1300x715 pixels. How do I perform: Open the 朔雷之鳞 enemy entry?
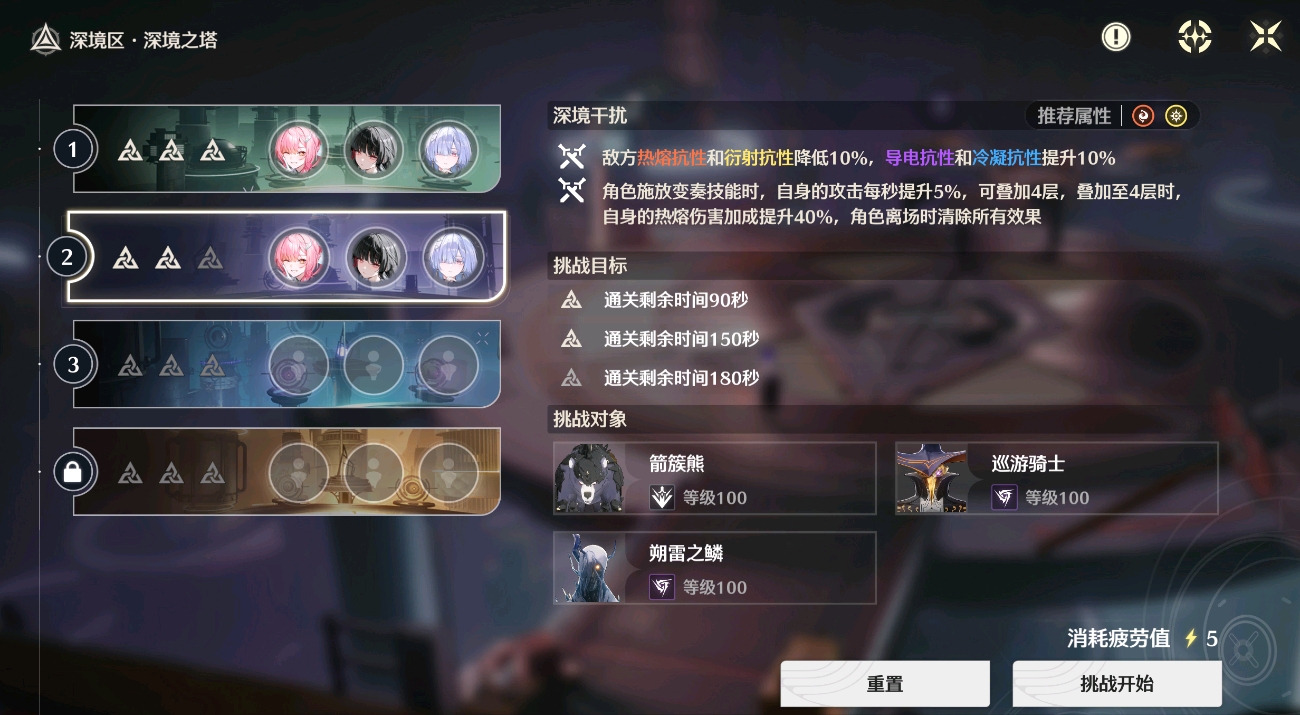(714, 567)
